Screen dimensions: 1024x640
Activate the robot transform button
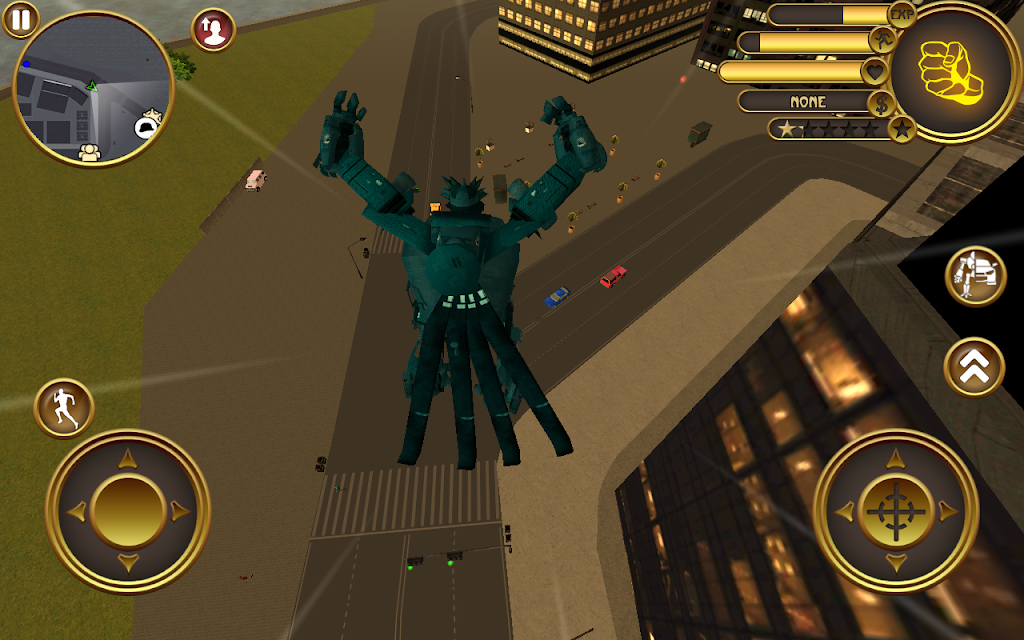(x=975, y=276)
